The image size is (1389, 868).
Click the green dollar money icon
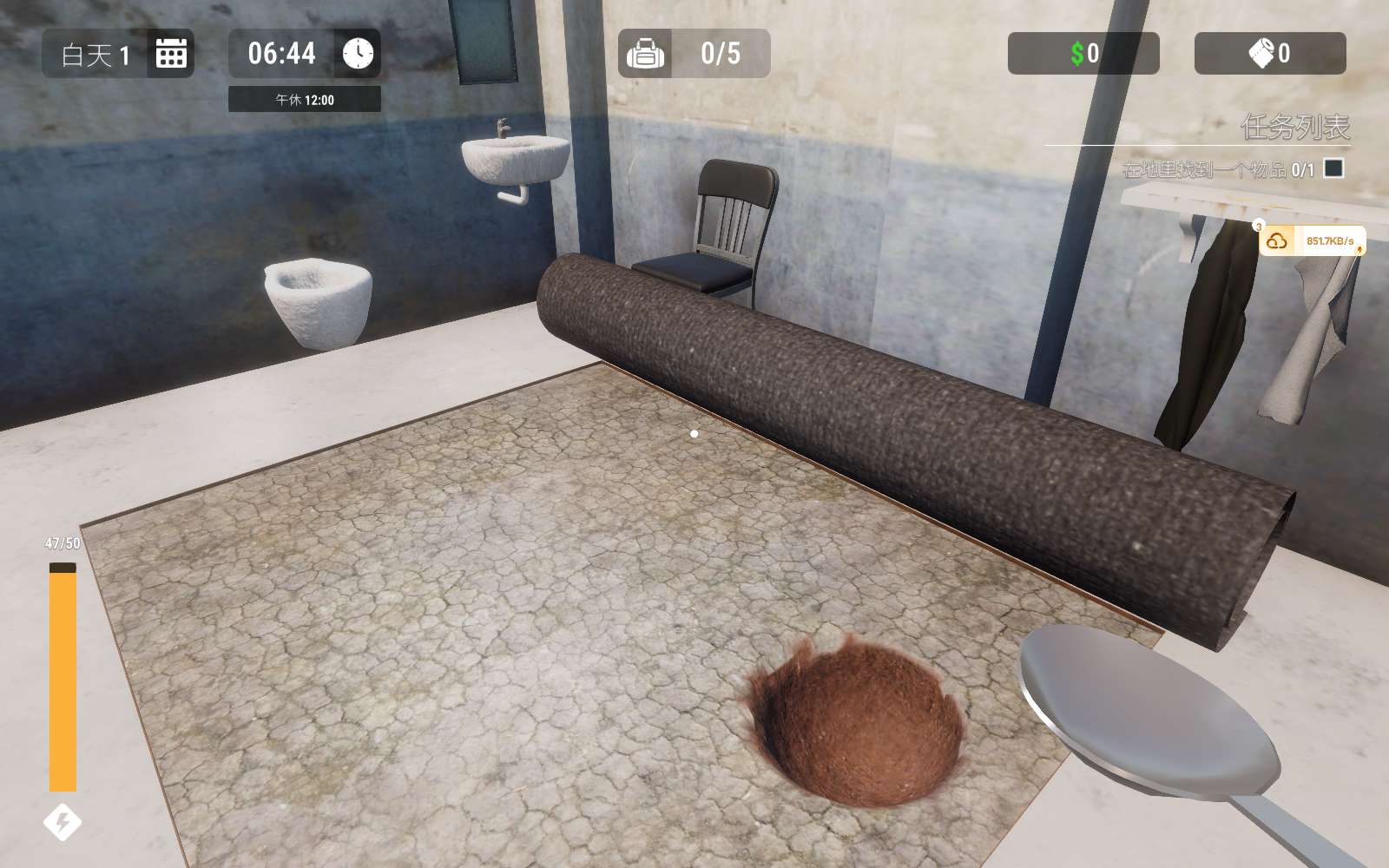tap(1077, 54)
